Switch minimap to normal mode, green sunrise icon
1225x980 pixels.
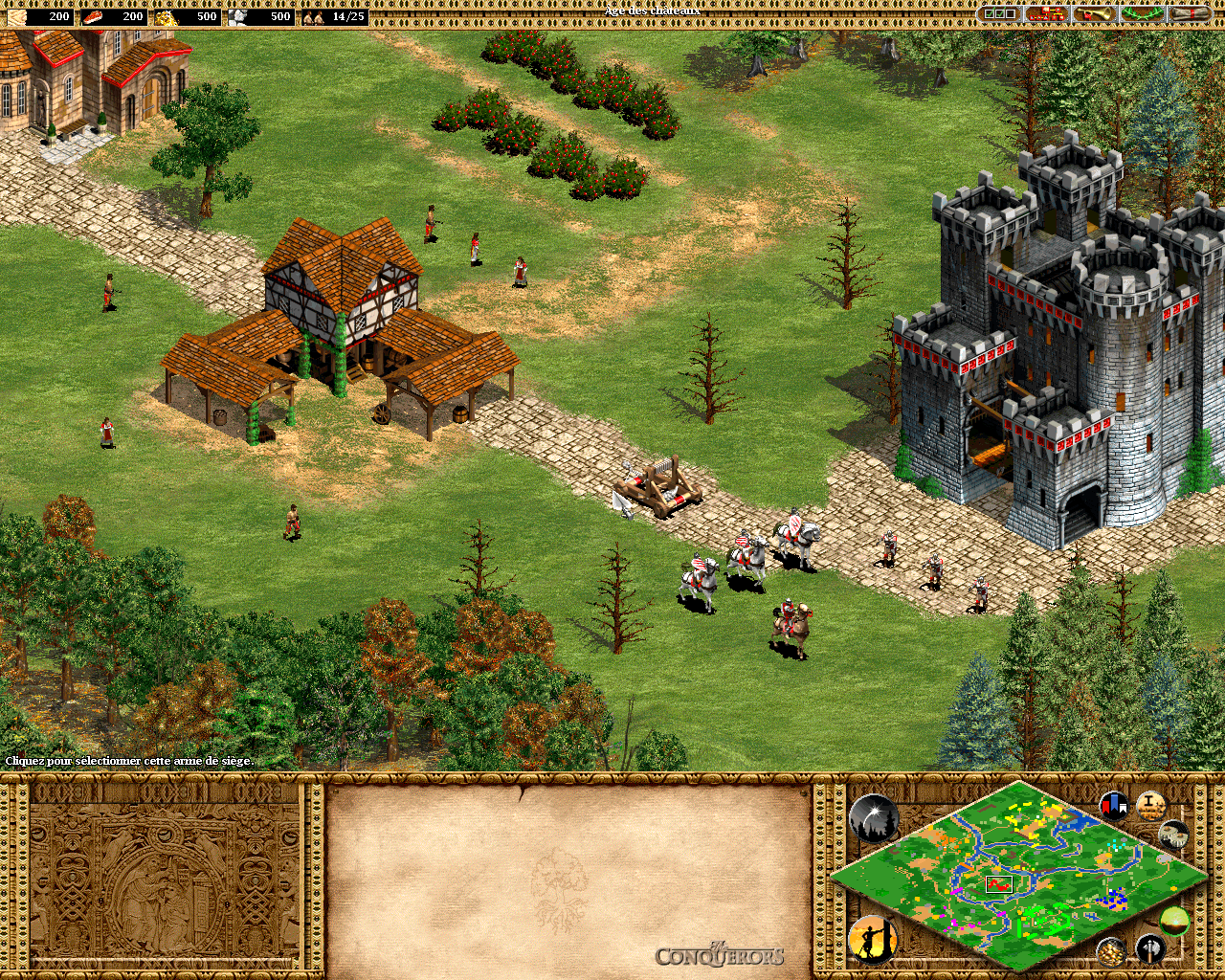(x=1174, y=922)
